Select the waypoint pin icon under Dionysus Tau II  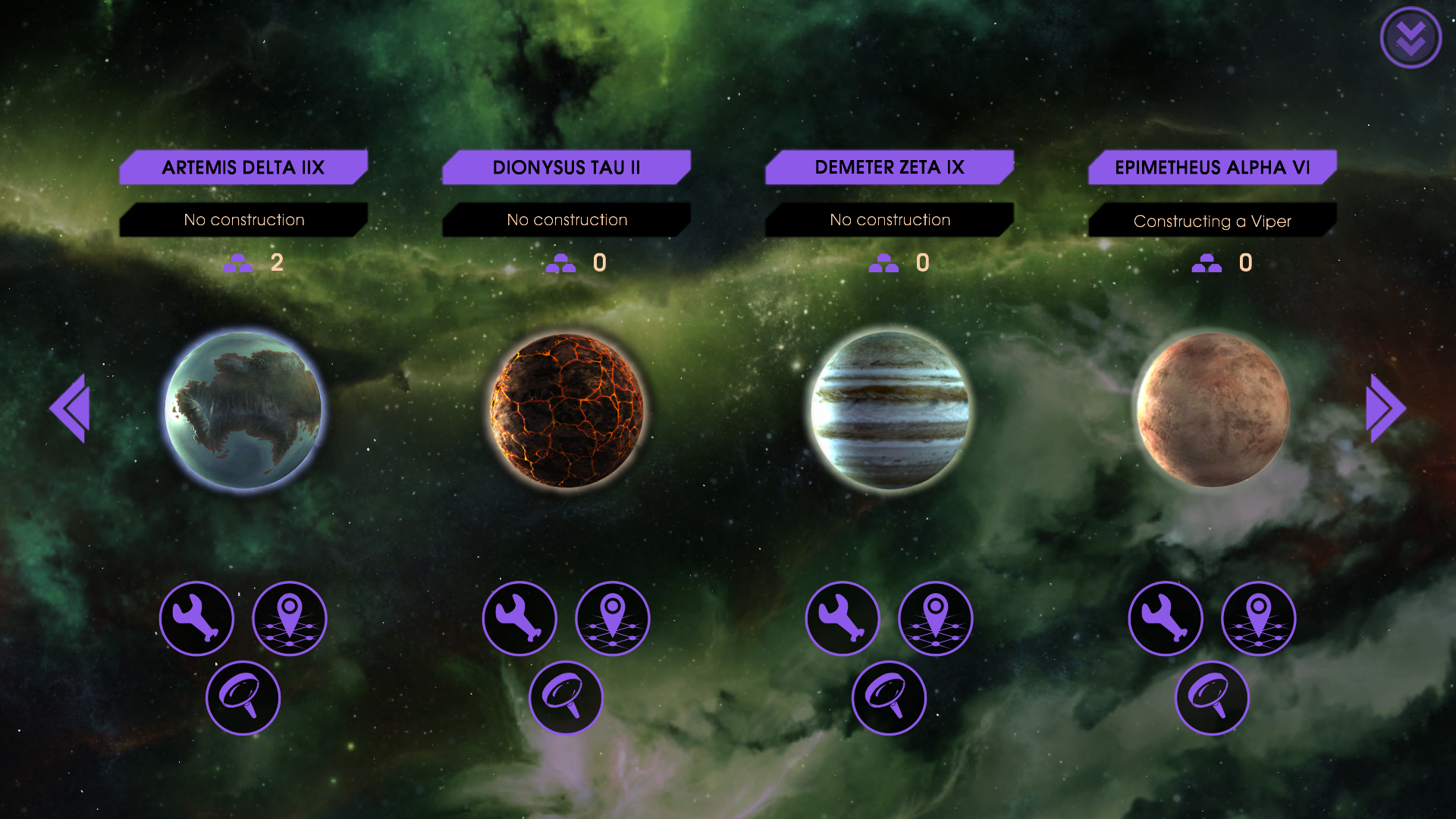(613, 618)
